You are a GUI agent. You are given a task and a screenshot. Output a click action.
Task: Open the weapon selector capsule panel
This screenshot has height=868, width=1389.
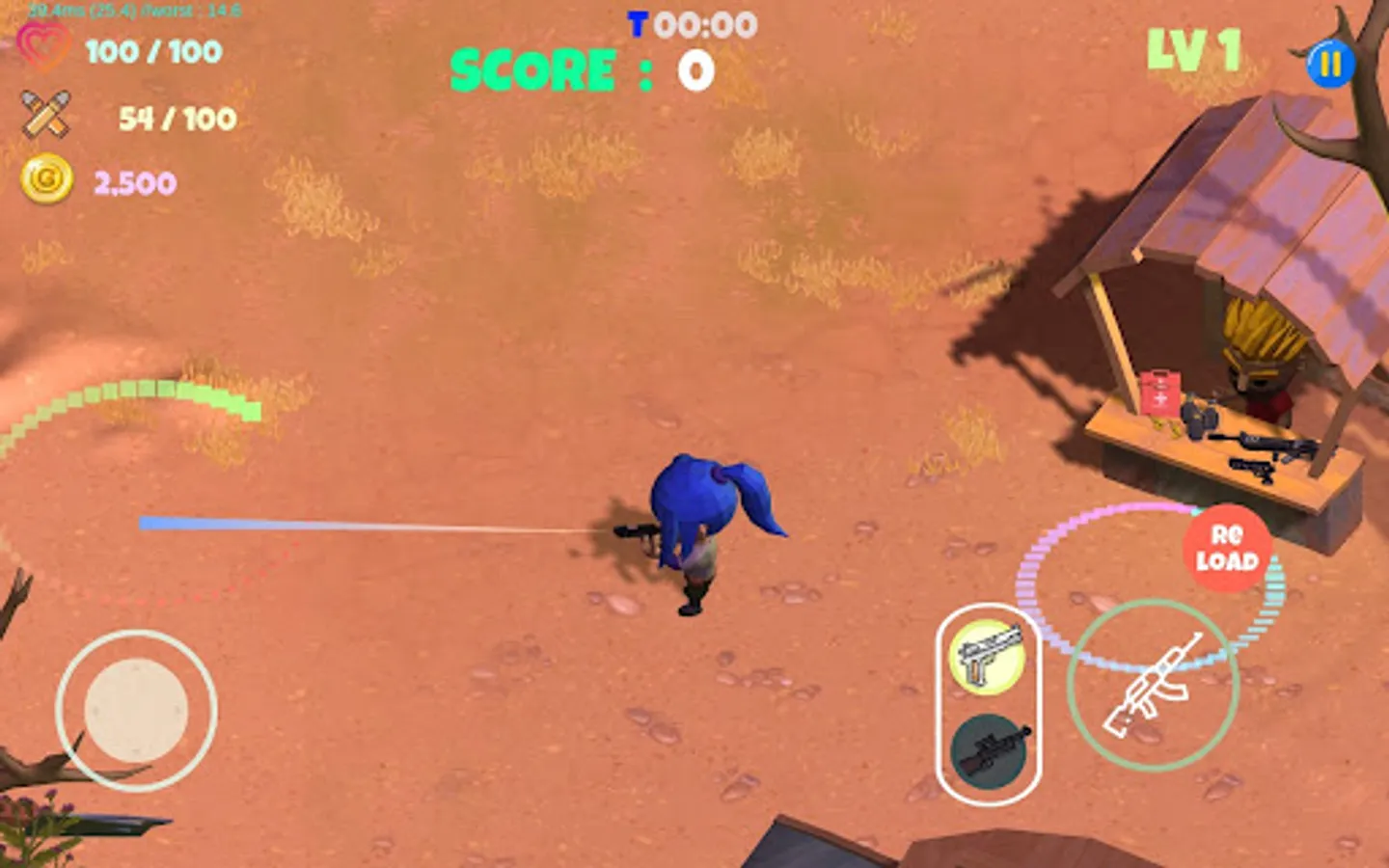point(989,704)
